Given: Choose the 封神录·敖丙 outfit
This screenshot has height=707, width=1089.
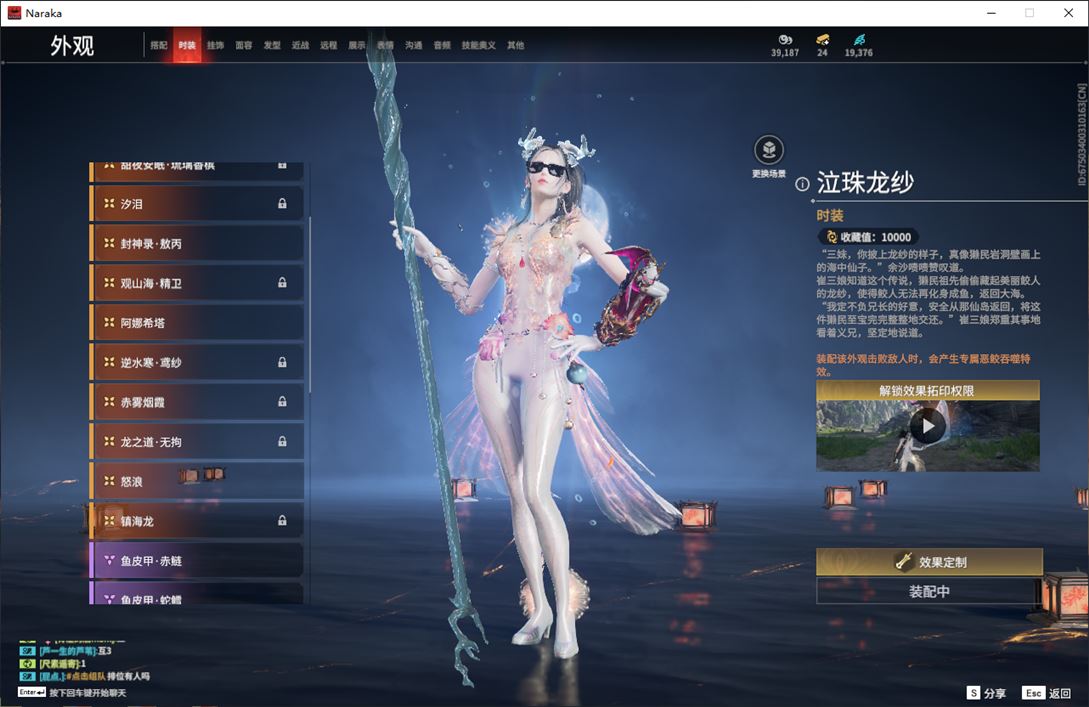Looking at the screenshot, I should (197, 244).
